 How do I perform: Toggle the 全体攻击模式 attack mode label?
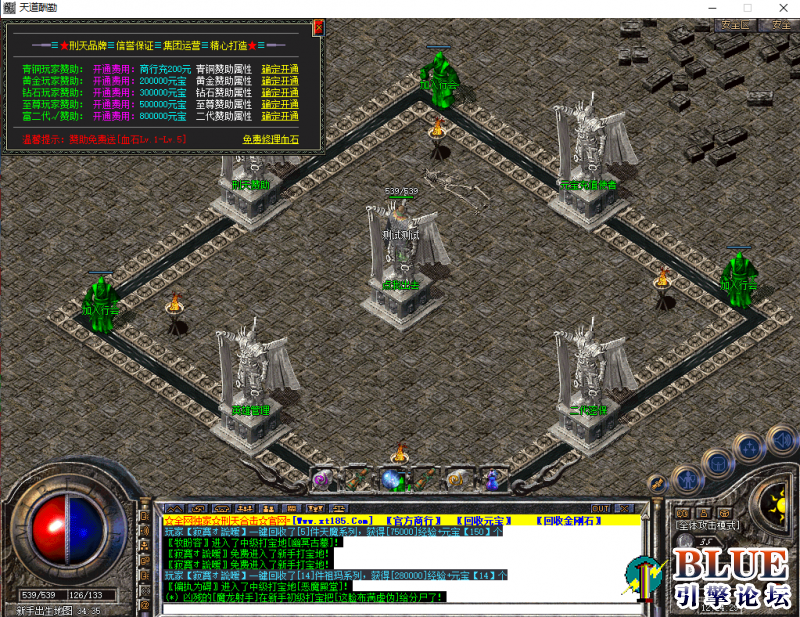(x=711, y=525)
